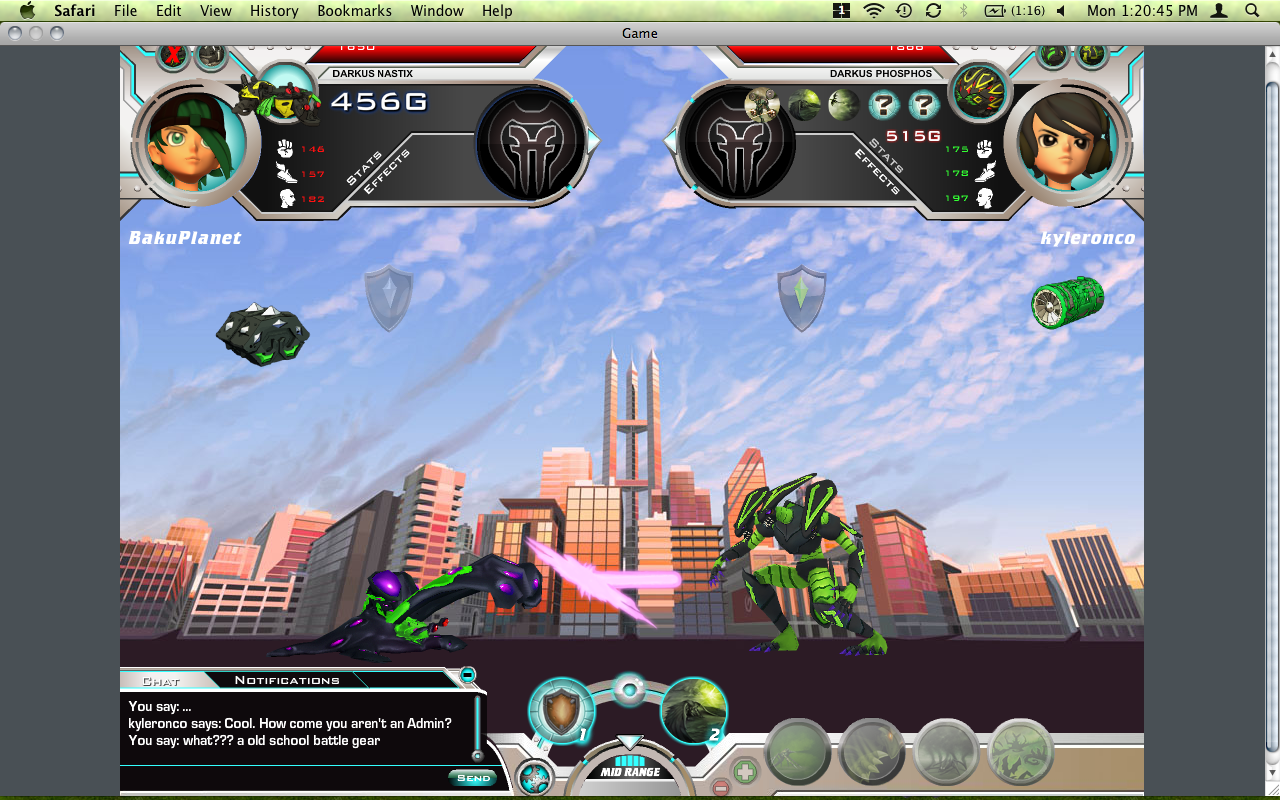Switch to the Notifications tab

click(287, 680)
